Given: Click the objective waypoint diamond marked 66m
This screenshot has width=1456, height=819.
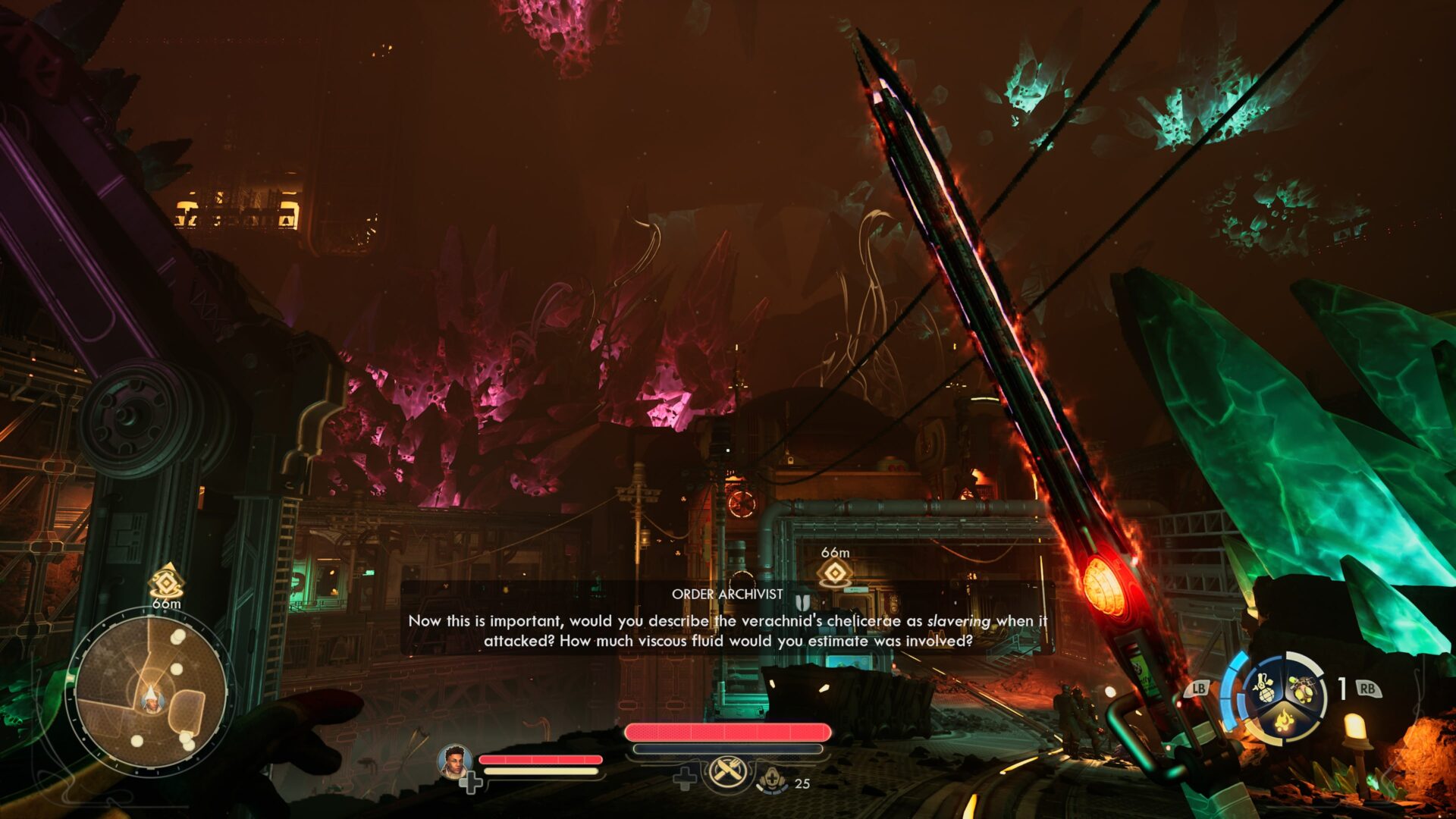Looking at the screenshot, I should point(834,574).
